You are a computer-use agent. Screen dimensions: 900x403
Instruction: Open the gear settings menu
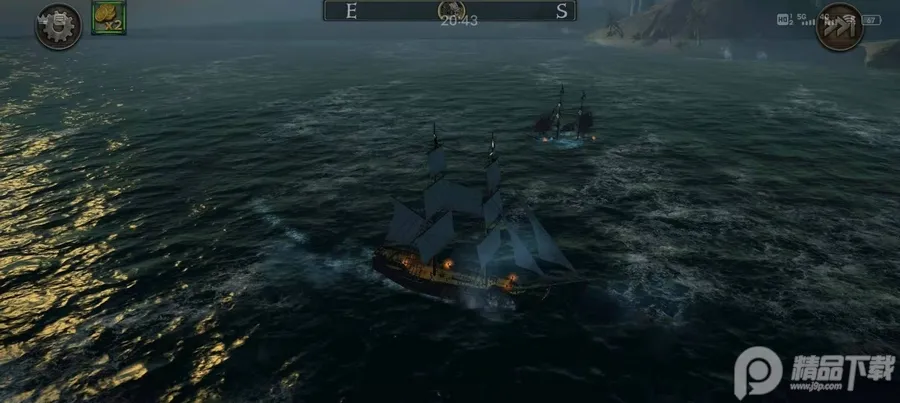(x=57, y=26)
